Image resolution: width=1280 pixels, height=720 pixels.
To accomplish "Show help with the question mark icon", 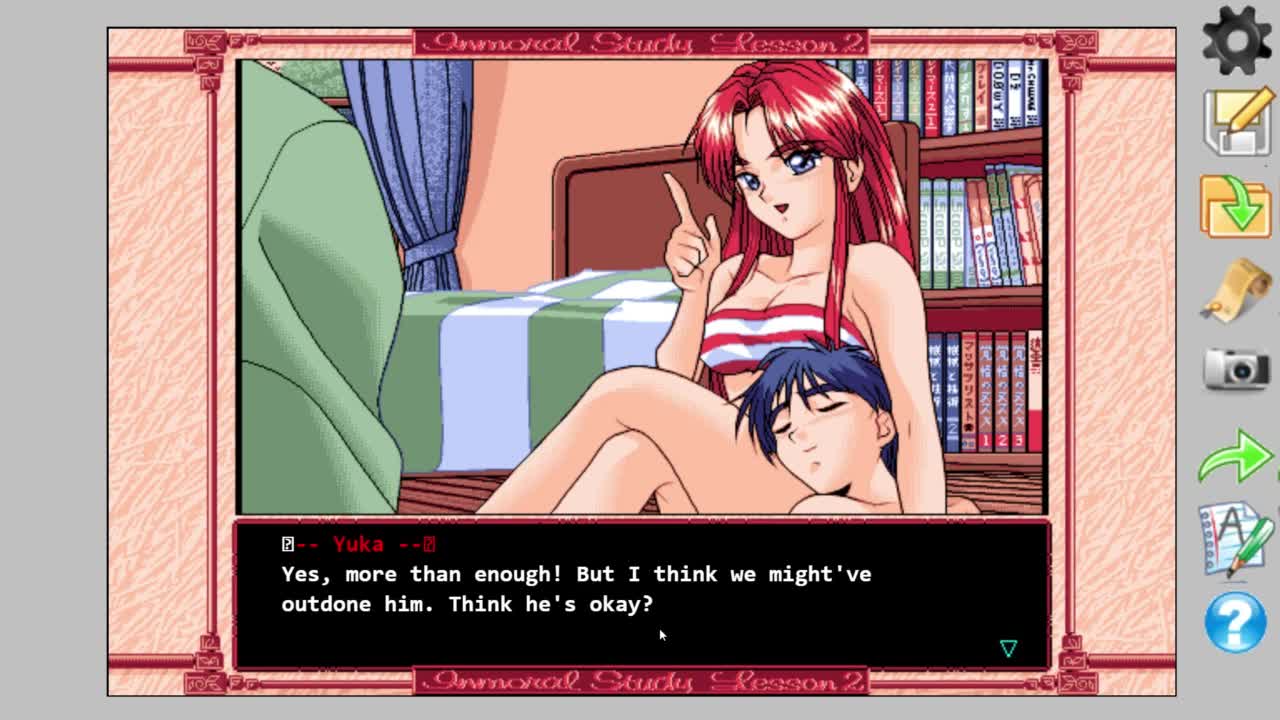I will (x=1236, y=622).
